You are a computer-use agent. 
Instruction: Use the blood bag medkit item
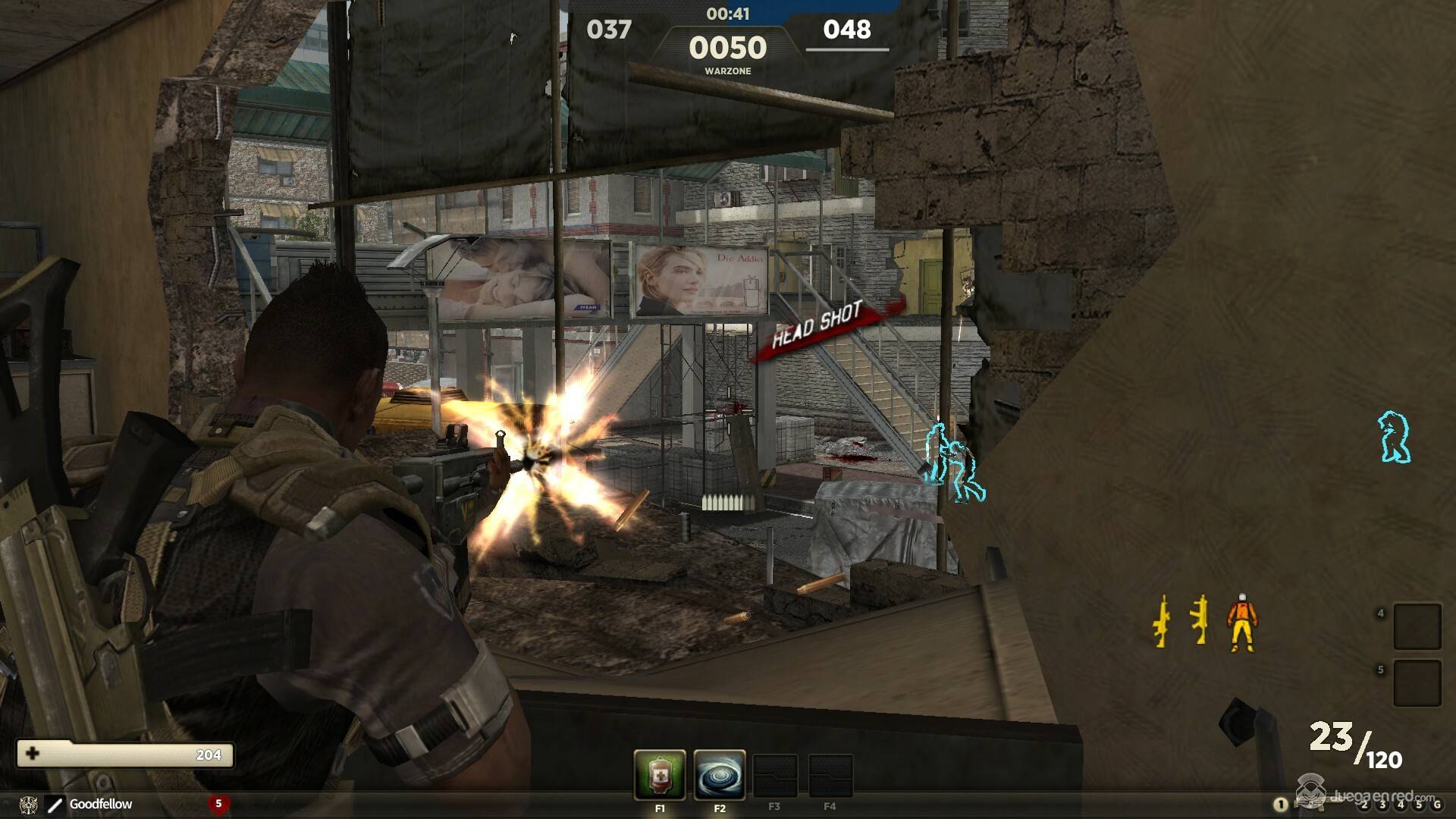click(x=660, y=774)
